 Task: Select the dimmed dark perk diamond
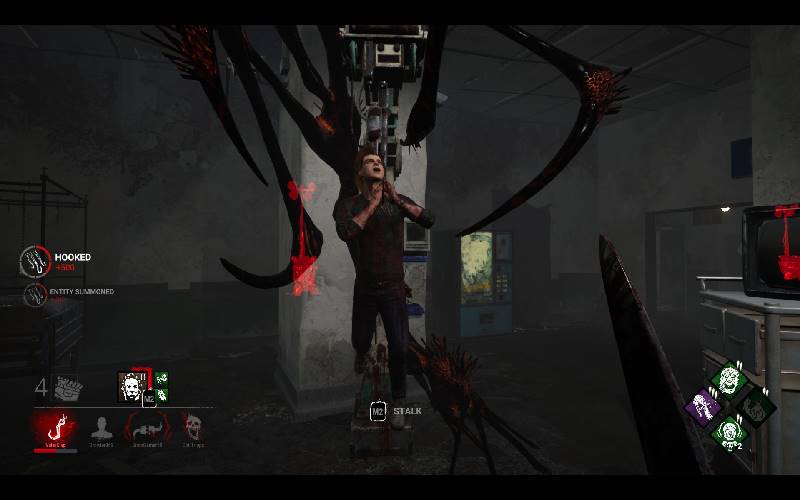[753, 407]
